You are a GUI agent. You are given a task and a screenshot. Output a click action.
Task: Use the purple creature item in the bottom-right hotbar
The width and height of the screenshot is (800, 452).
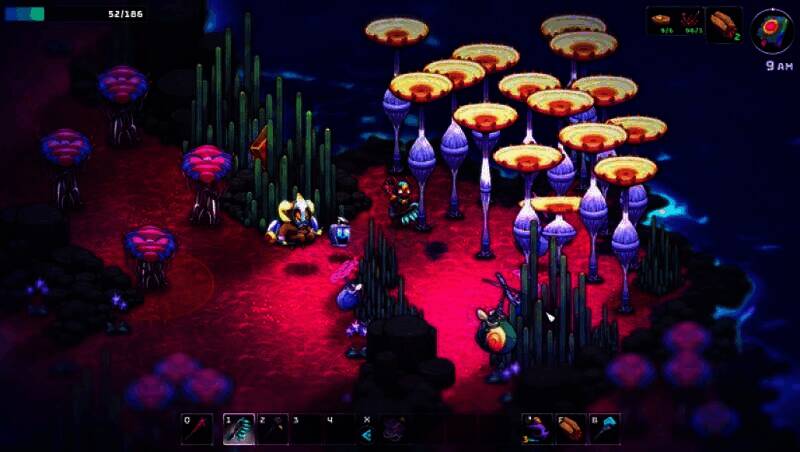[x=537, y=429]
